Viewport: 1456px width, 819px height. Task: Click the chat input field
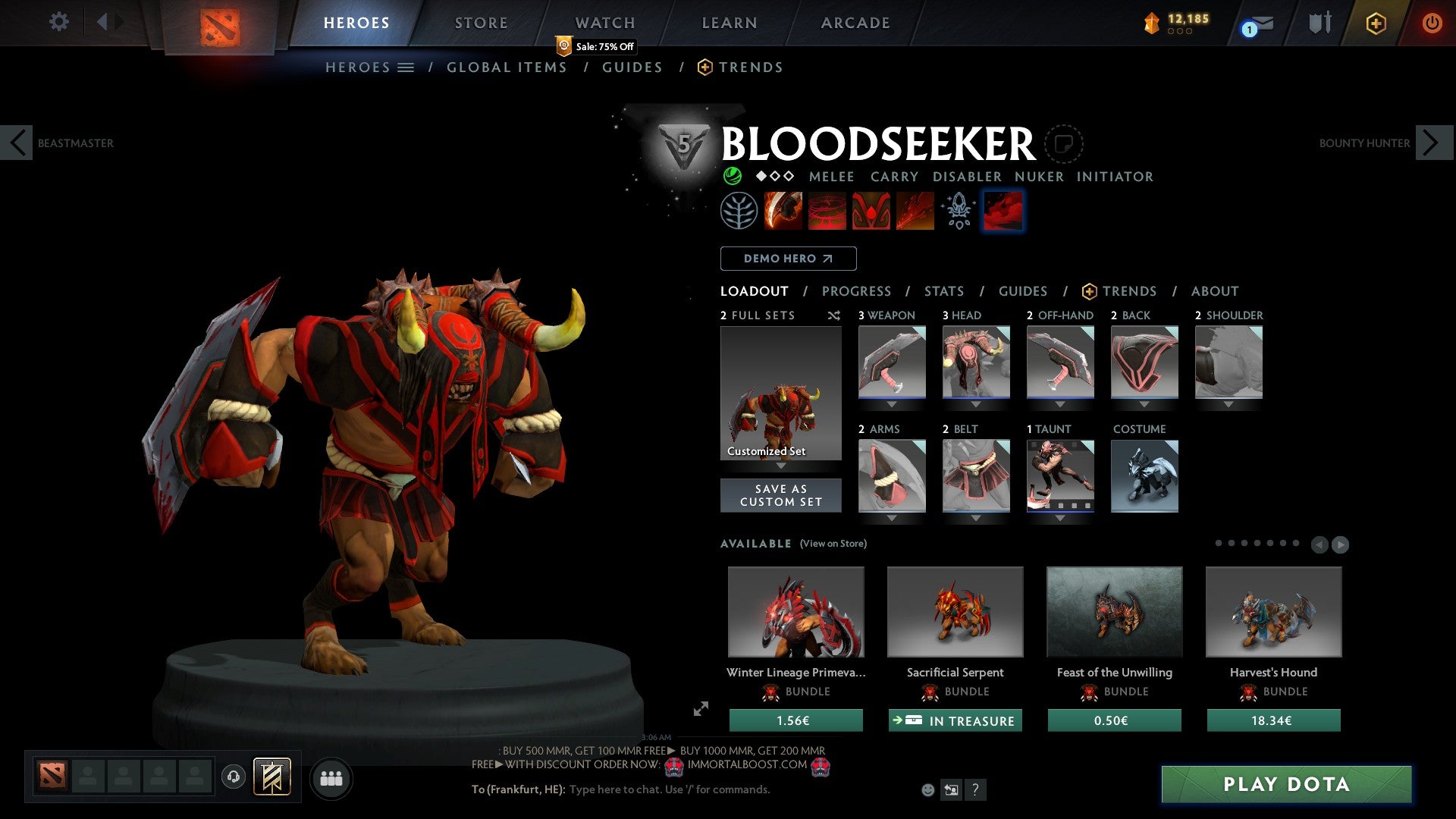pos(667,789)
